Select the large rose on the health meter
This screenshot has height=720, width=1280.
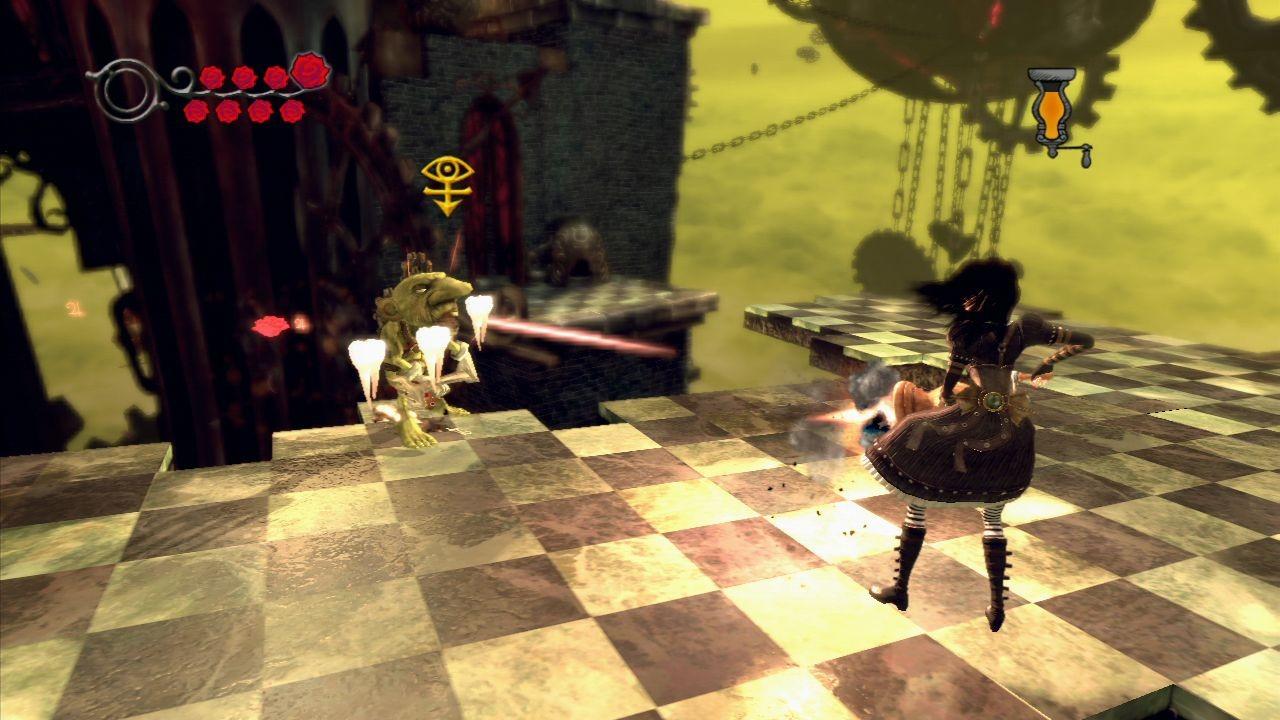click(x=310, y=73)
